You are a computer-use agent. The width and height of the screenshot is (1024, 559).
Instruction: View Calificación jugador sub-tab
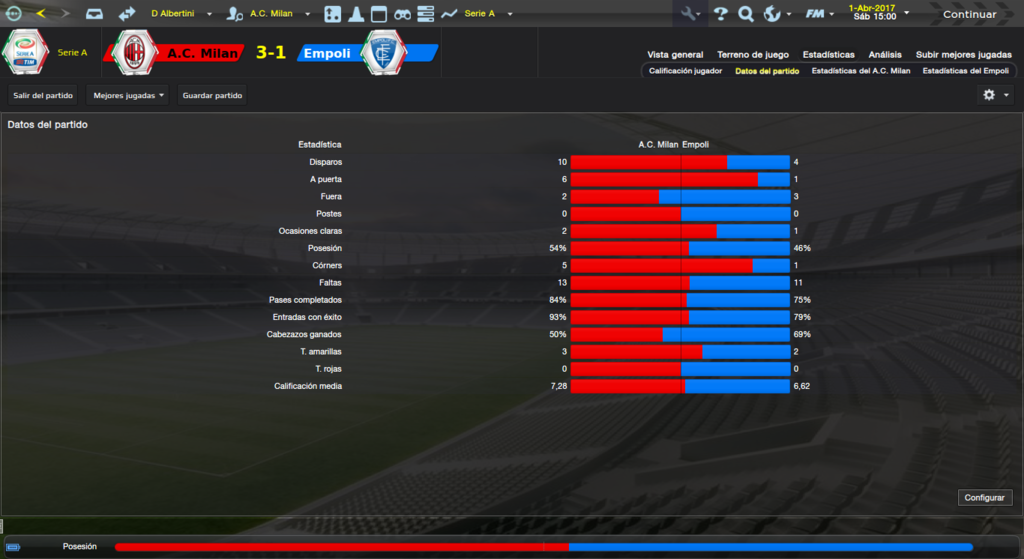coord(685,72)
